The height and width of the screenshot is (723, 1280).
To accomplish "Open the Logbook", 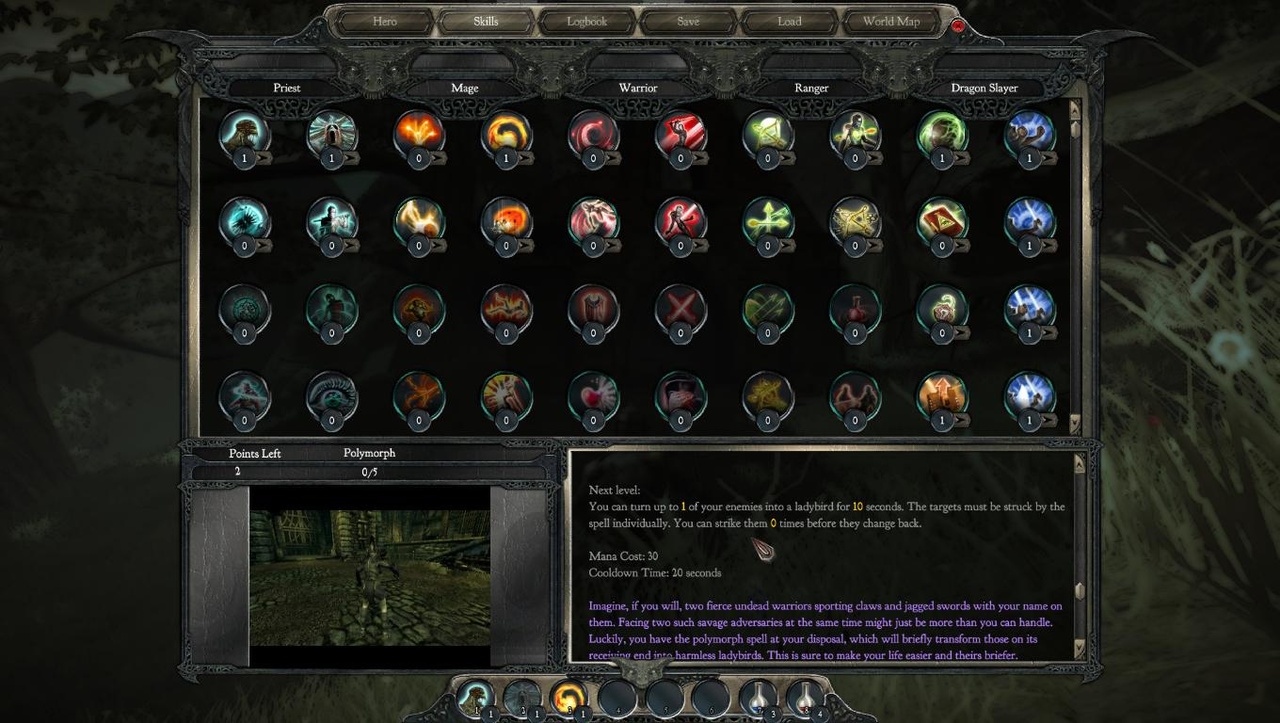I will (x=587, y=21).
